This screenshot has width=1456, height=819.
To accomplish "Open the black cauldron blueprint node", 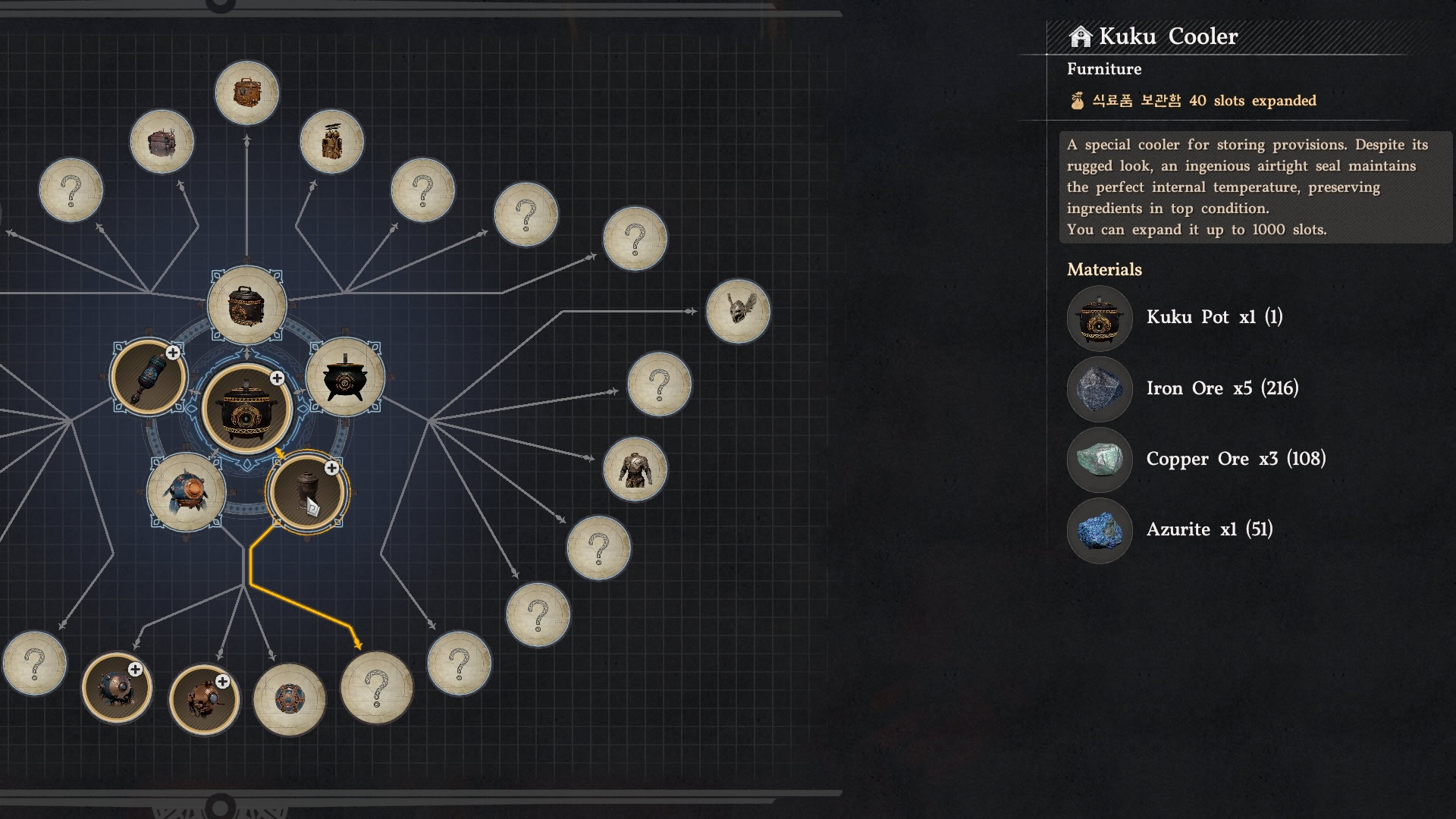I will [345, 377].
